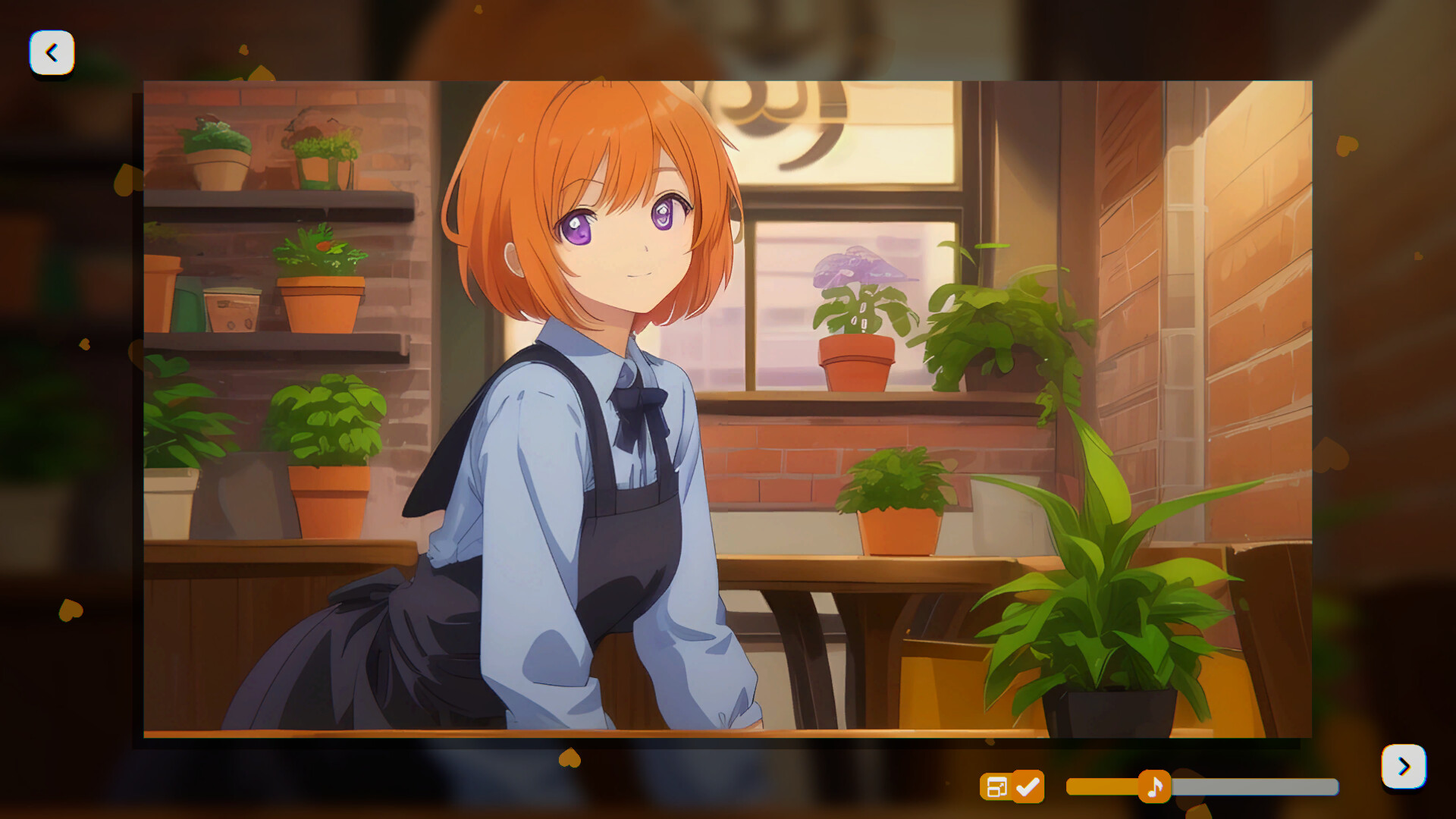Viewport: 1456px width, 819px height.
Task: Click the orange checkmark icon near the resize icon
Action: click(1028, 788)
